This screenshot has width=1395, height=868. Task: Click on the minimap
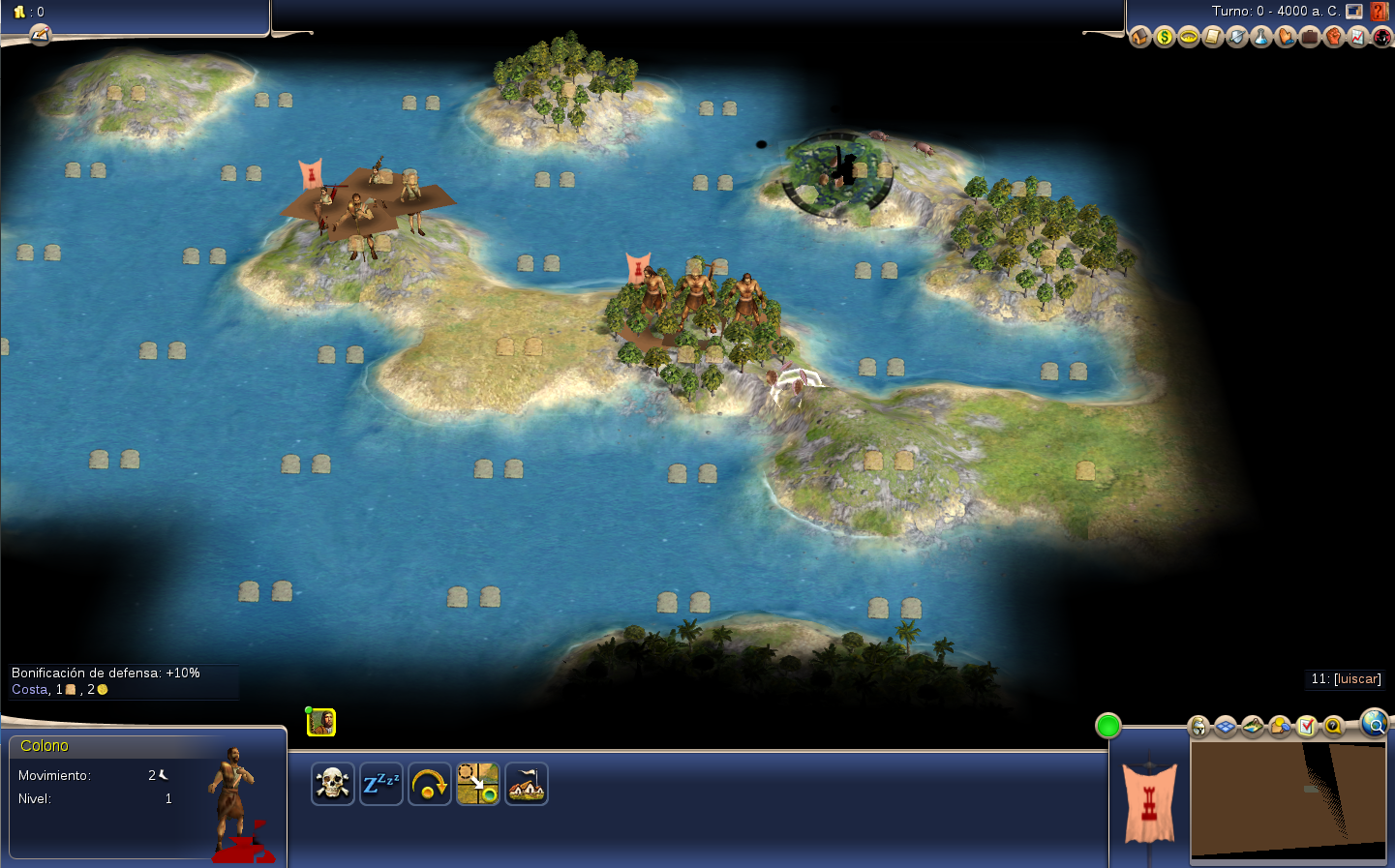coord(1288,798)
